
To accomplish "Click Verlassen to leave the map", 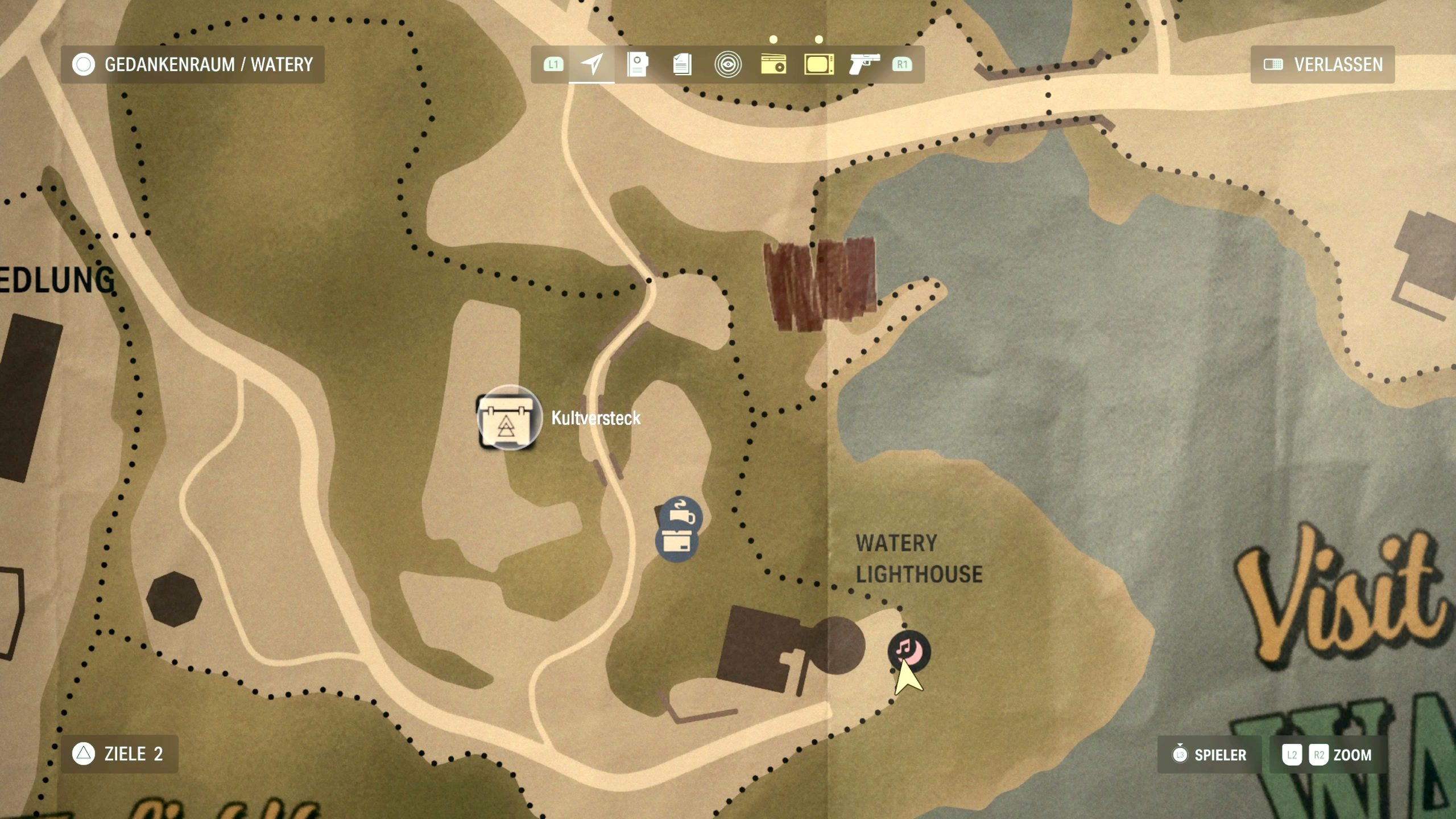I will (x=1323, y=65).
